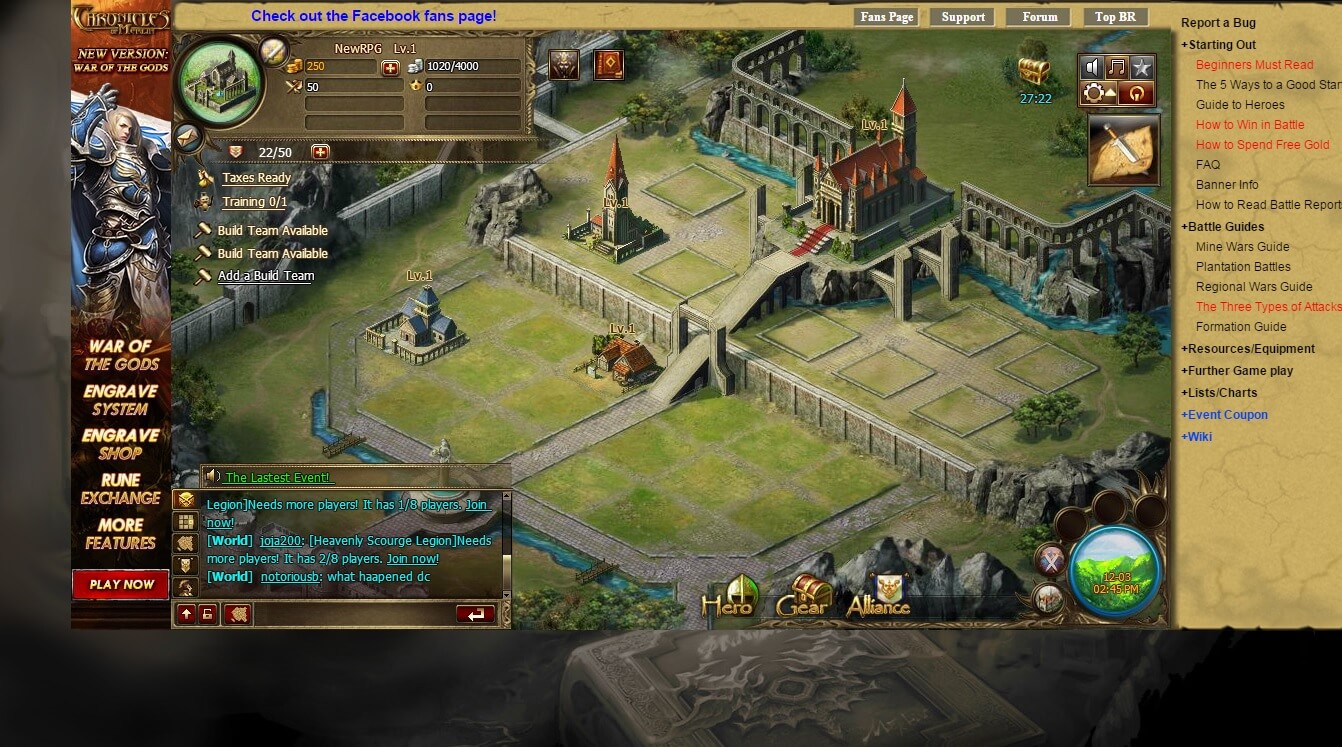Image resolution: width=1342 pixels, height=747 pixels.
Task: Open the Gear menu
Action: click(803, 597)
